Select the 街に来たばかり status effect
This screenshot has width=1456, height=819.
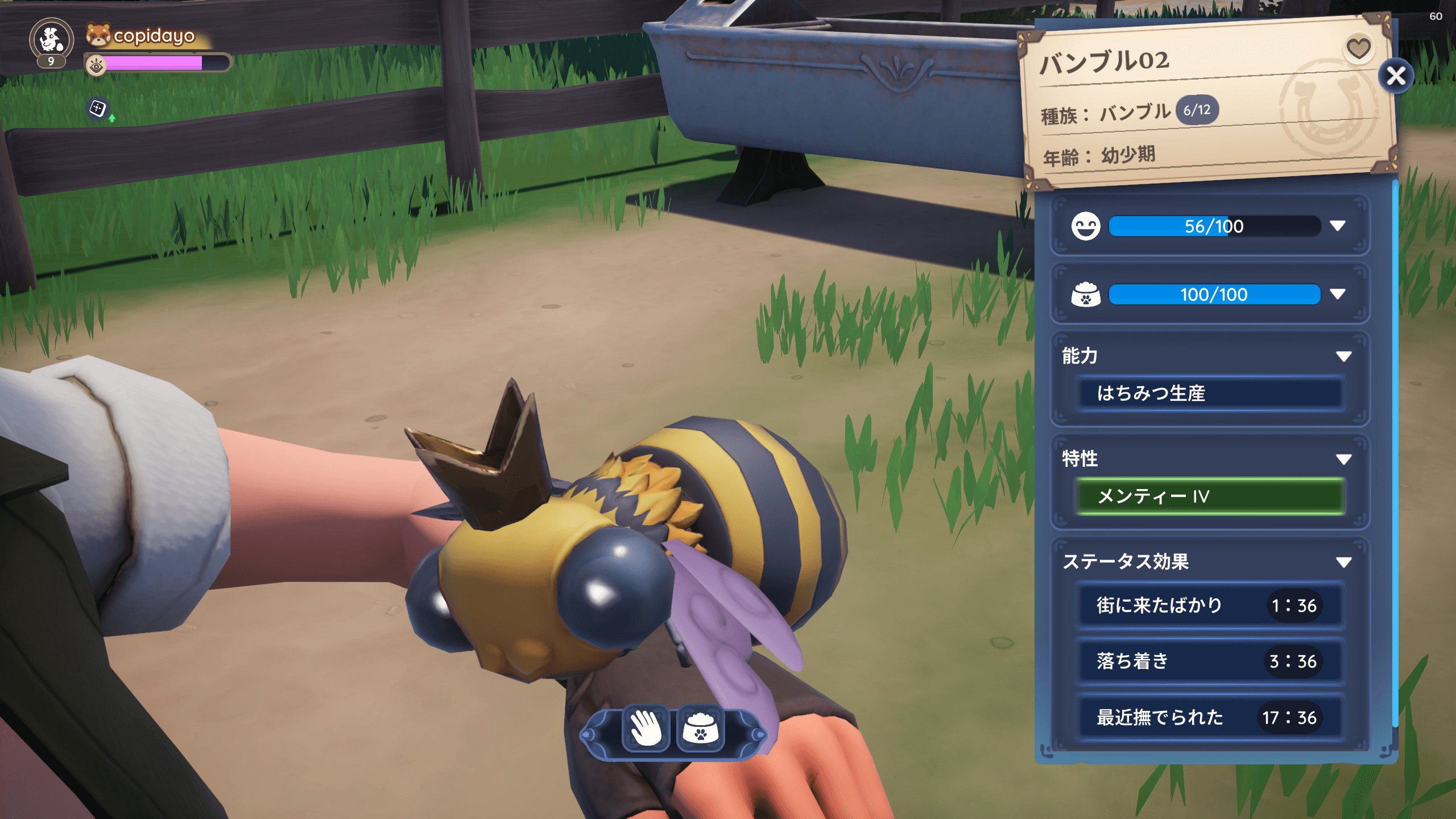pyautogui.click(x=1210, y=606)
